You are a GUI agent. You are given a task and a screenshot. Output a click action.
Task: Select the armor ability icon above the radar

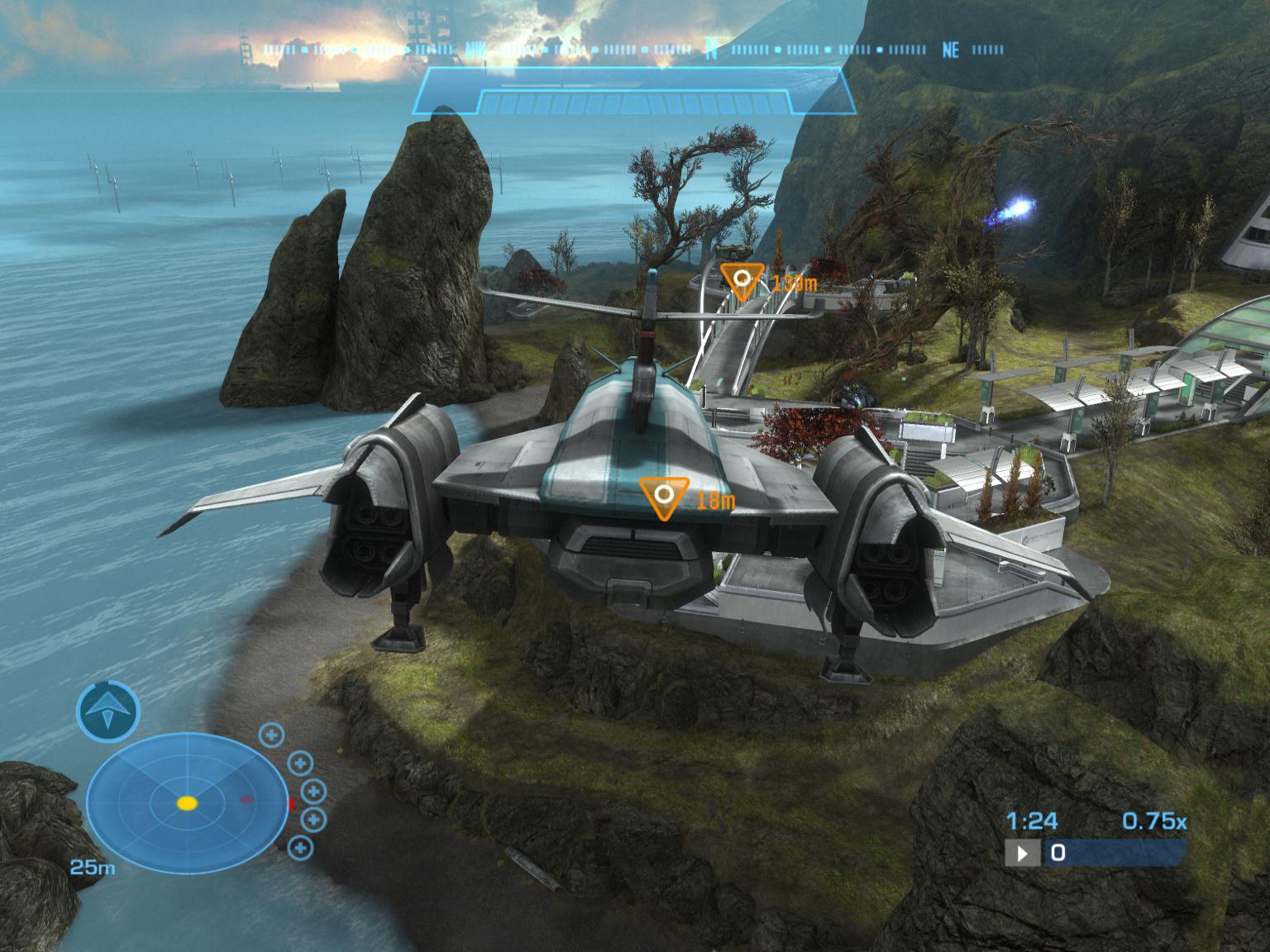[x=108, y=710]
